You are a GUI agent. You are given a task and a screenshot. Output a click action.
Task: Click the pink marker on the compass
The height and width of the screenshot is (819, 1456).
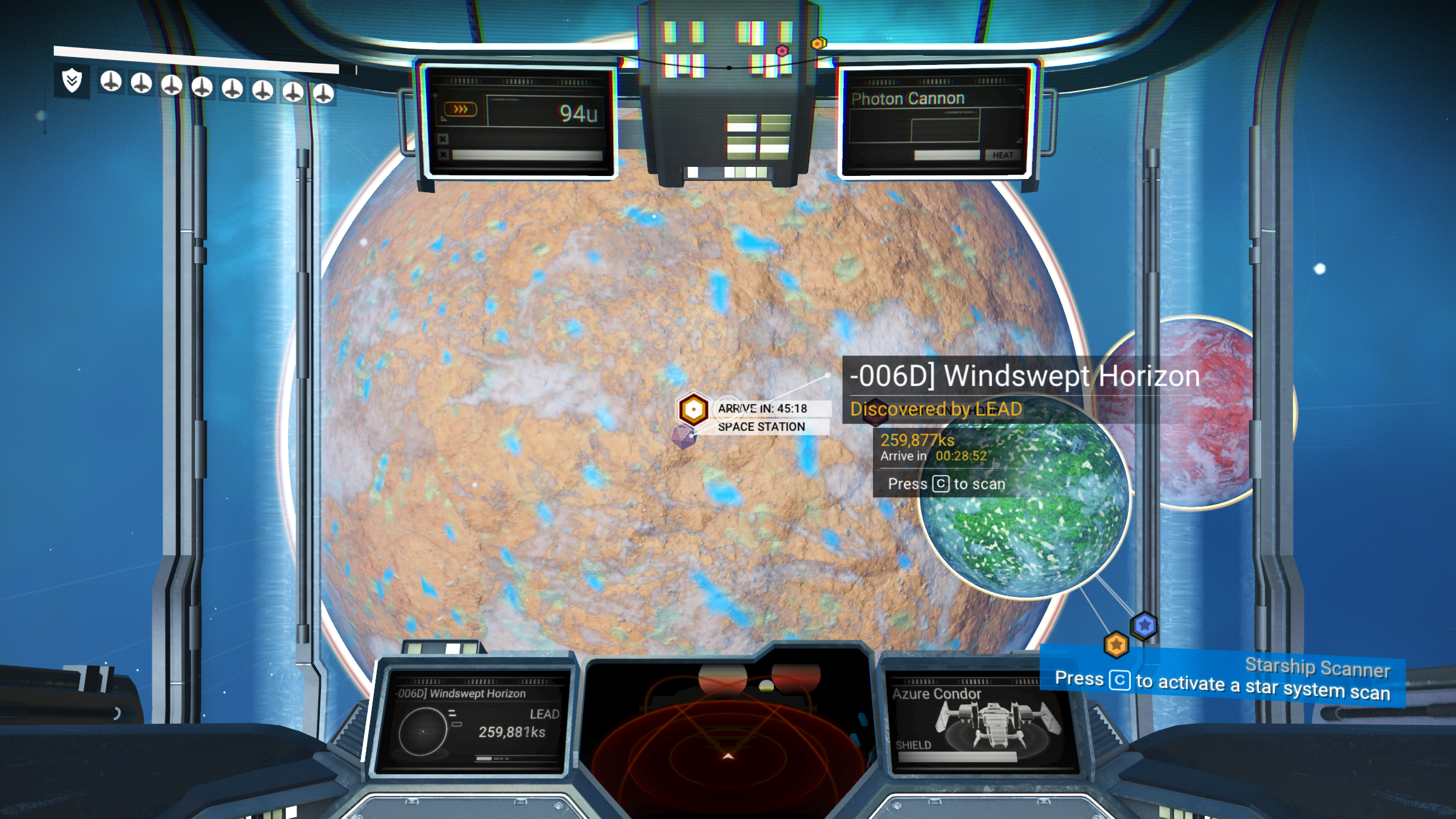click(782, 51)
